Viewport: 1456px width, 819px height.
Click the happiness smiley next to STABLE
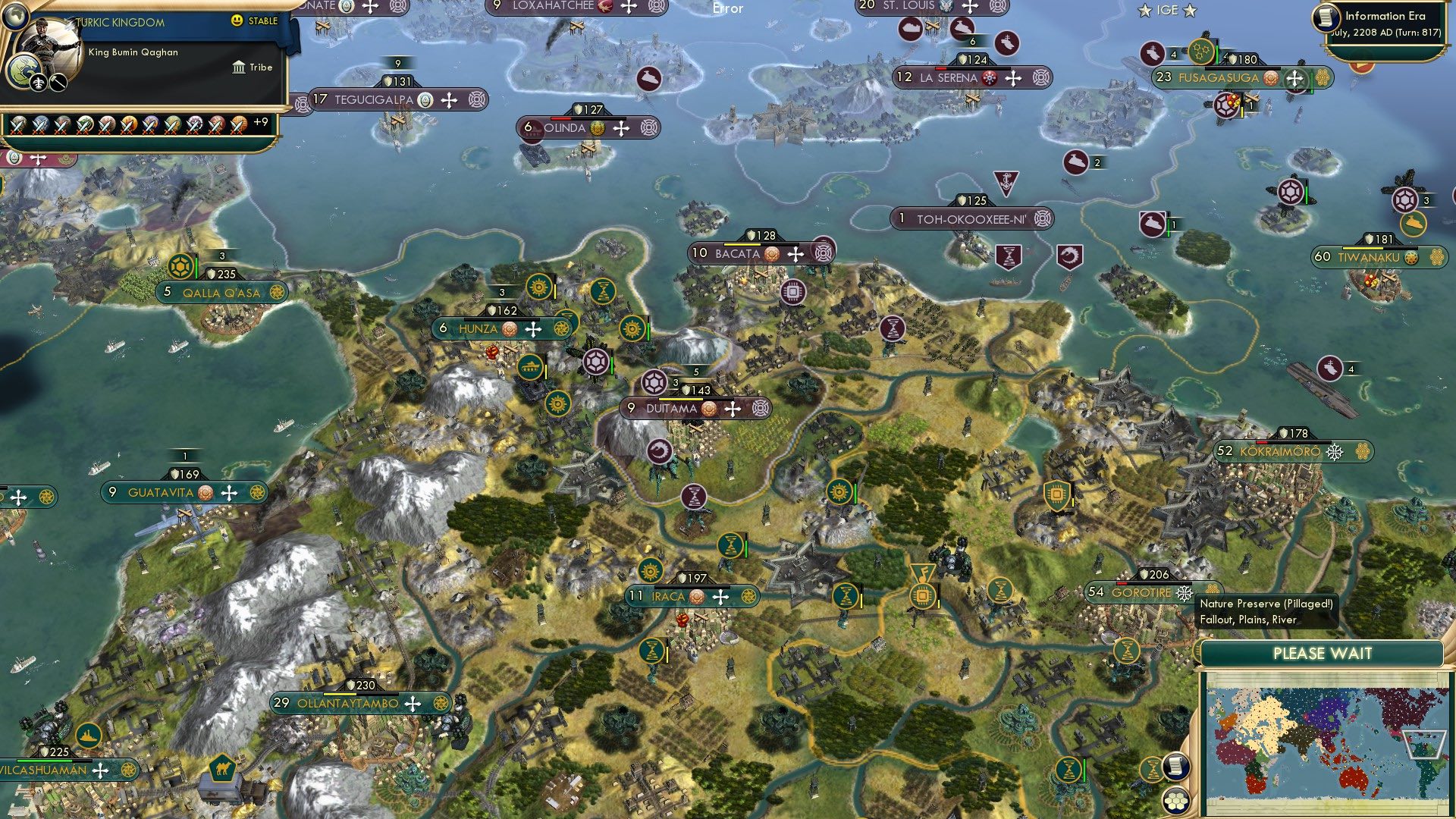[x=236, y=20]
